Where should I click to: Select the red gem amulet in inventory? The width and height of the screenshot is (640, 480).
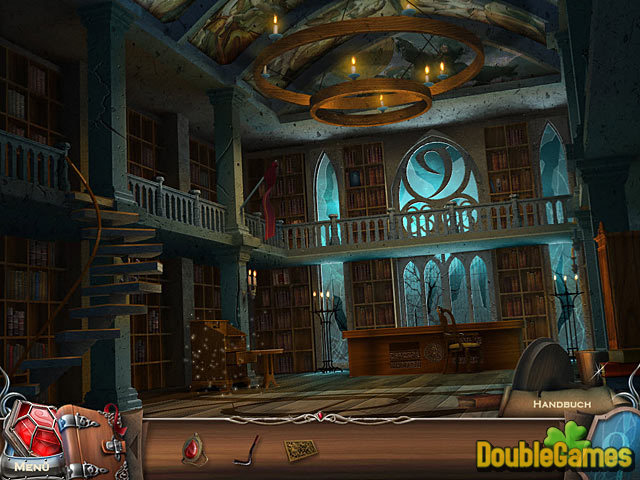(x=194, y=450)
